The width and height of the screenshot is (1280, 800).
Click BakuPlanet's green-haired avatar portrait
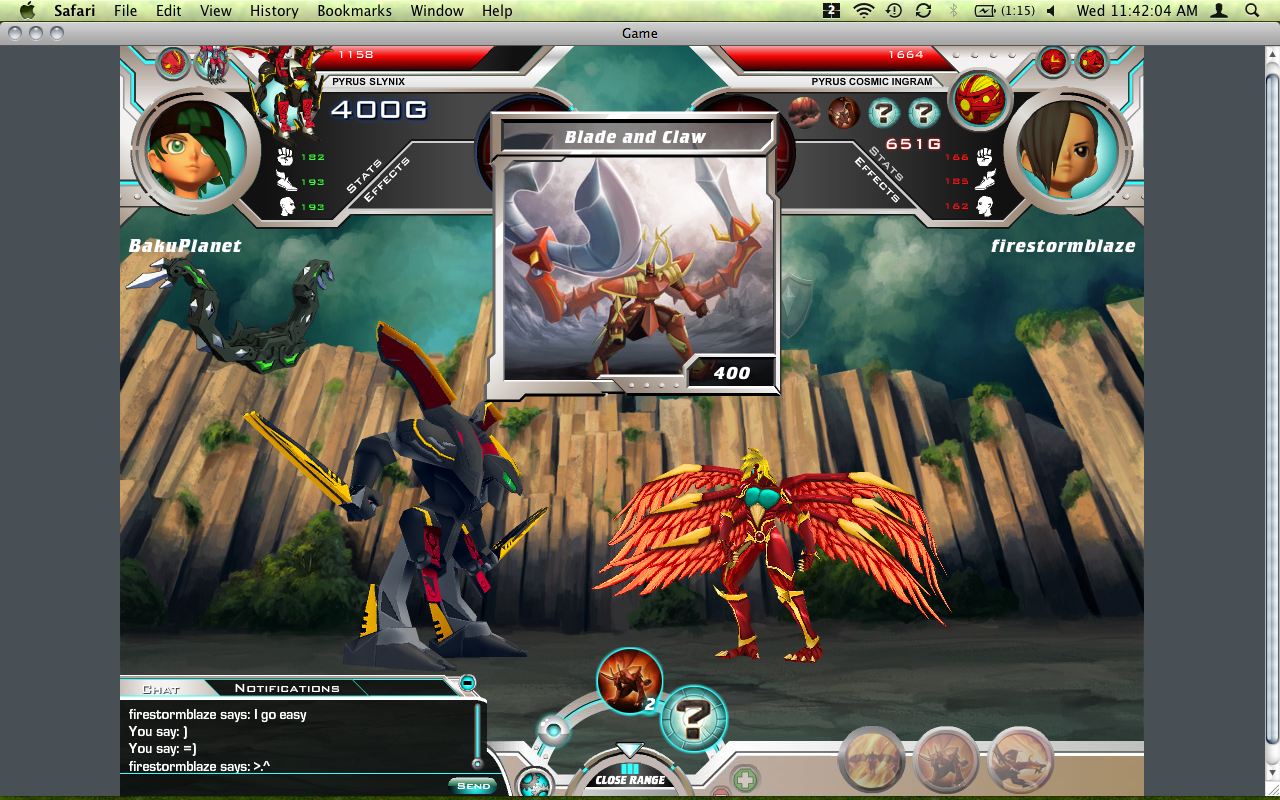(x=189, y=150)
